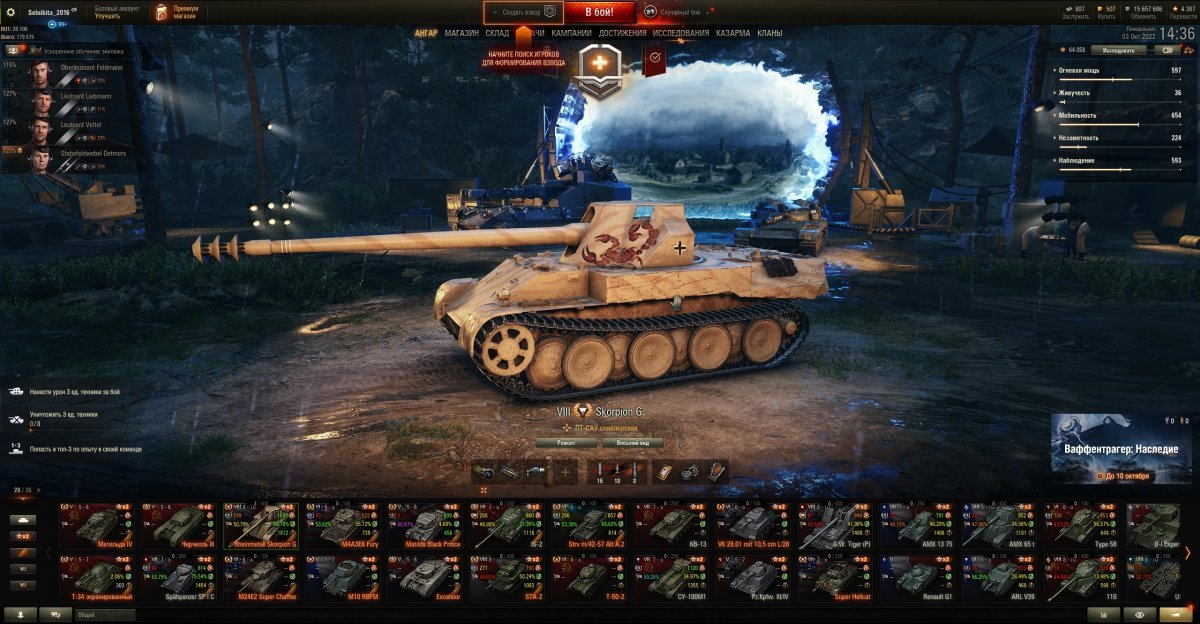Show the «ДОСТИЖЕНИЯ» achievements tab
The height and width of the screenshot is (624, 1200).
click(622, 33)
